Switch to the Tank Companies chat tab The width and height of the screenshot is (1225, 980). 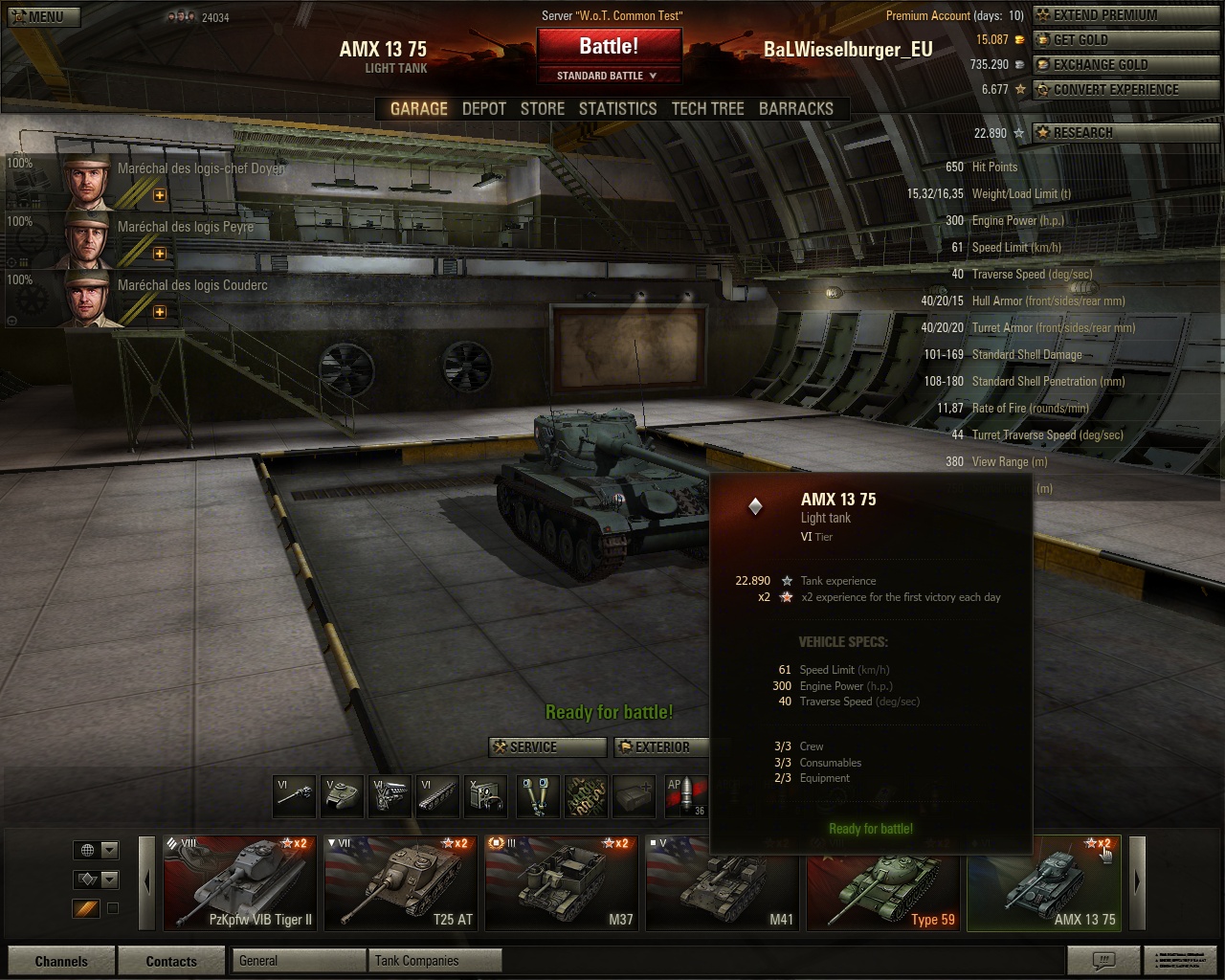pos(434,961)
